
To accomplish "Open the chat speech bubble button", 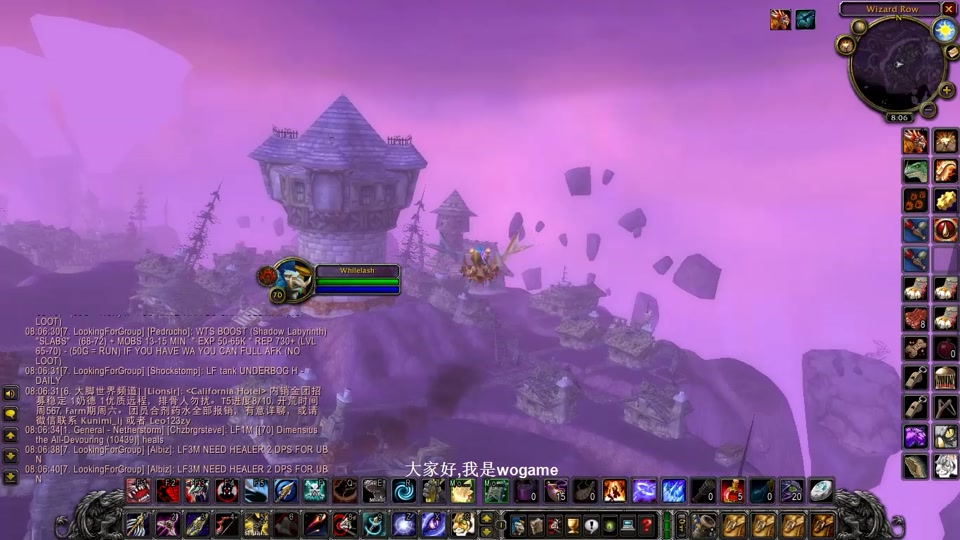I will tap(10, 414).
